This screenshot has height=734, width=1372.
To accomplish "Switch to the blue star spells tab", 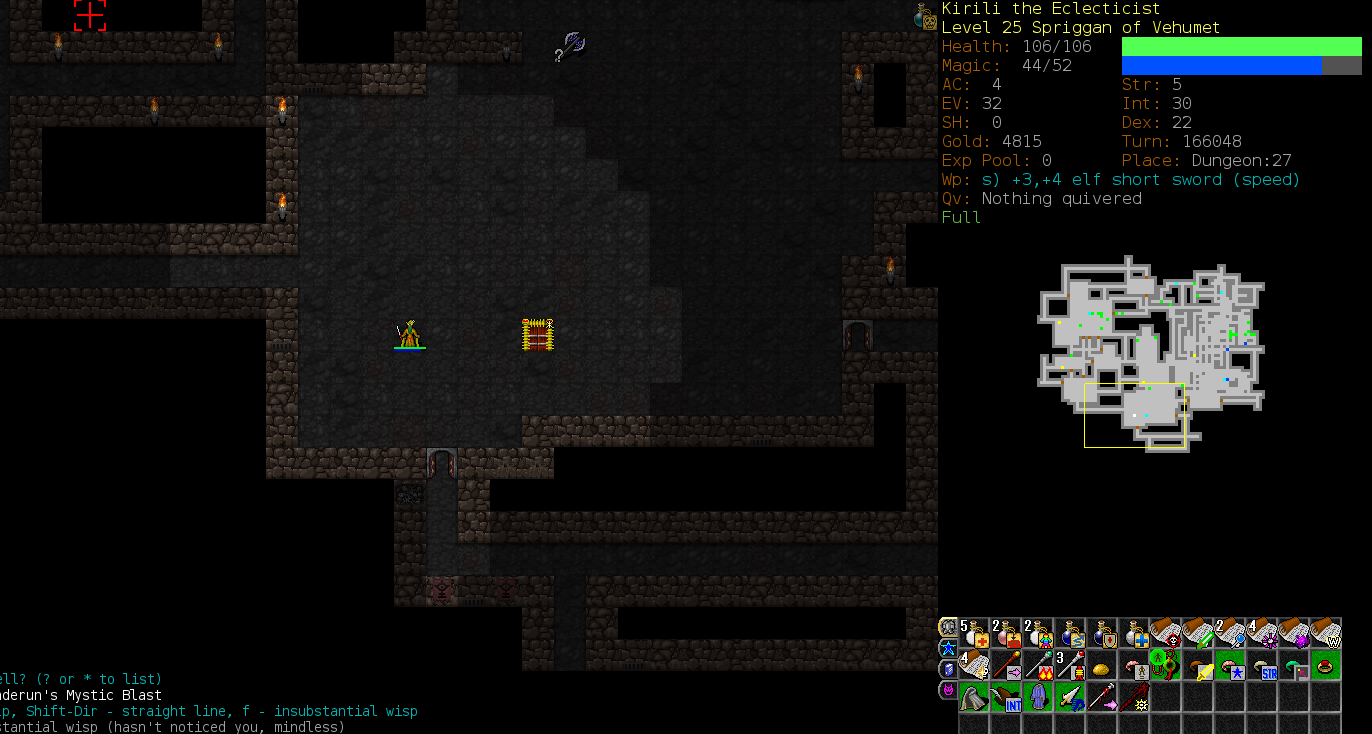I will (x=947, y=648).
